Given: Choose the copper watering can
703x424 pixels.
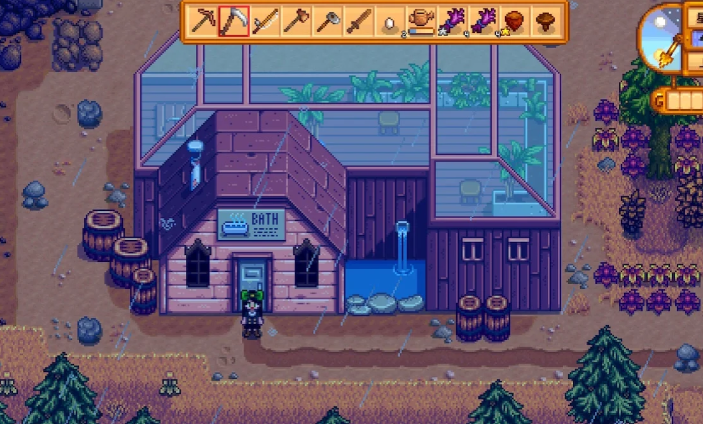Looking at the screenshot, I should pos(421,21).
